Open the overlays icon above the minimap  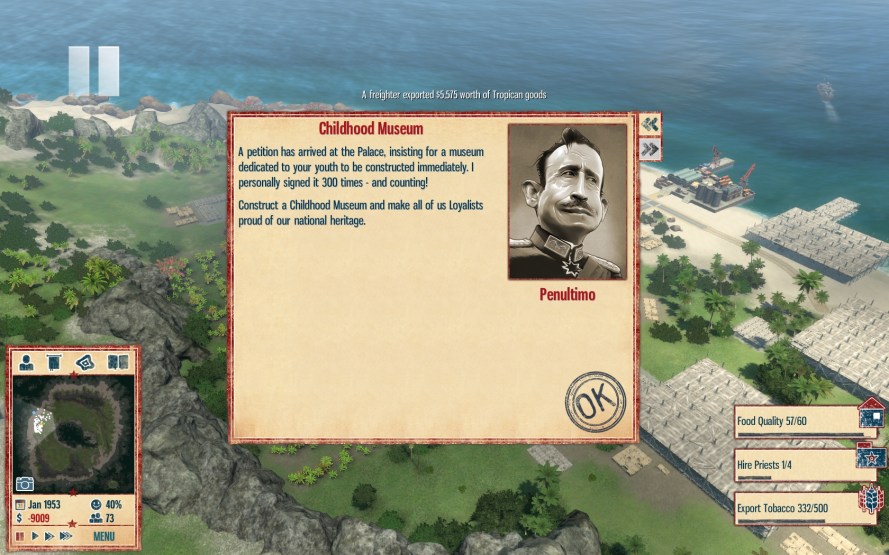86,362
